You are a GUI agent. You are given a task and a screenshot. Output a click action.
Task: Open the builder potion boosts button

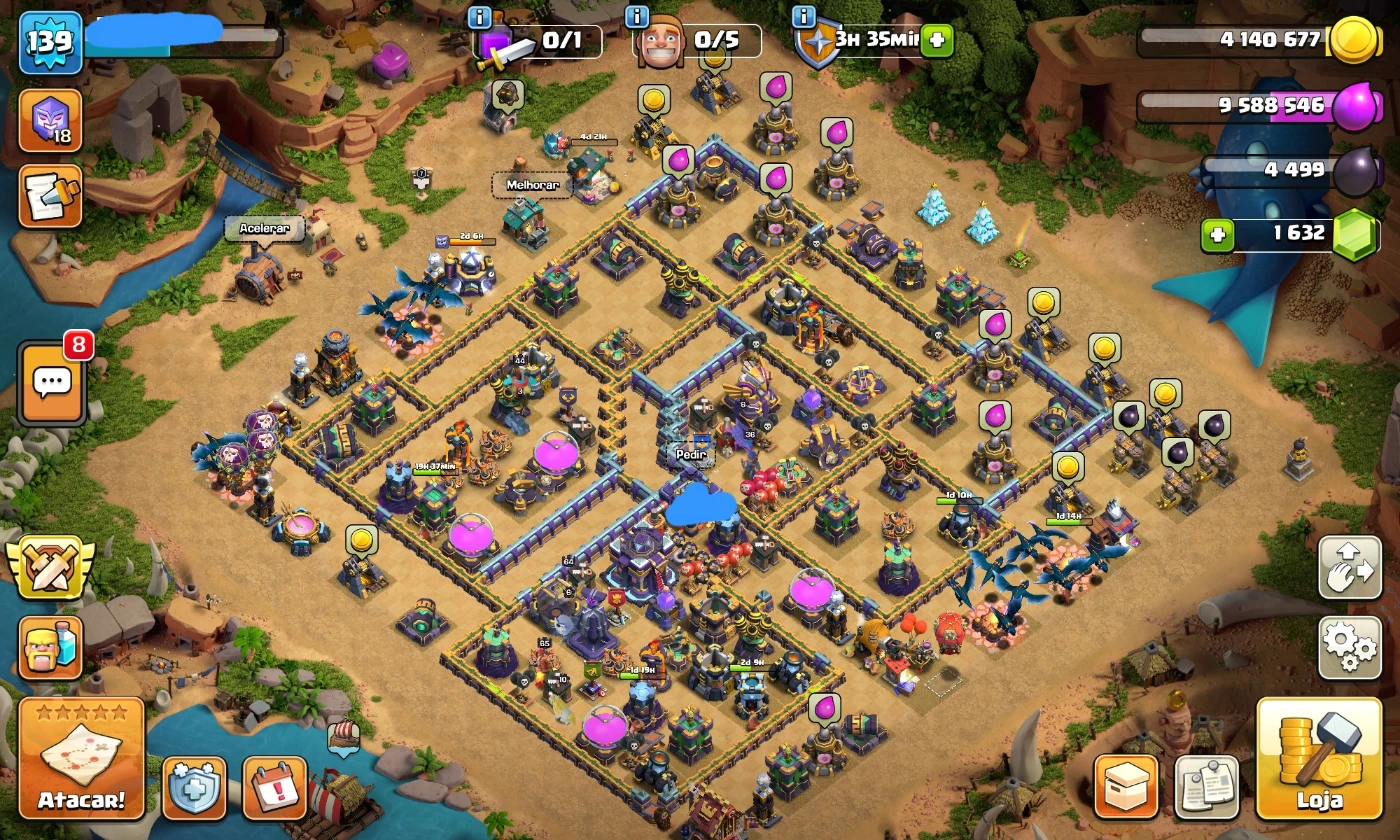tap(50, 647)
